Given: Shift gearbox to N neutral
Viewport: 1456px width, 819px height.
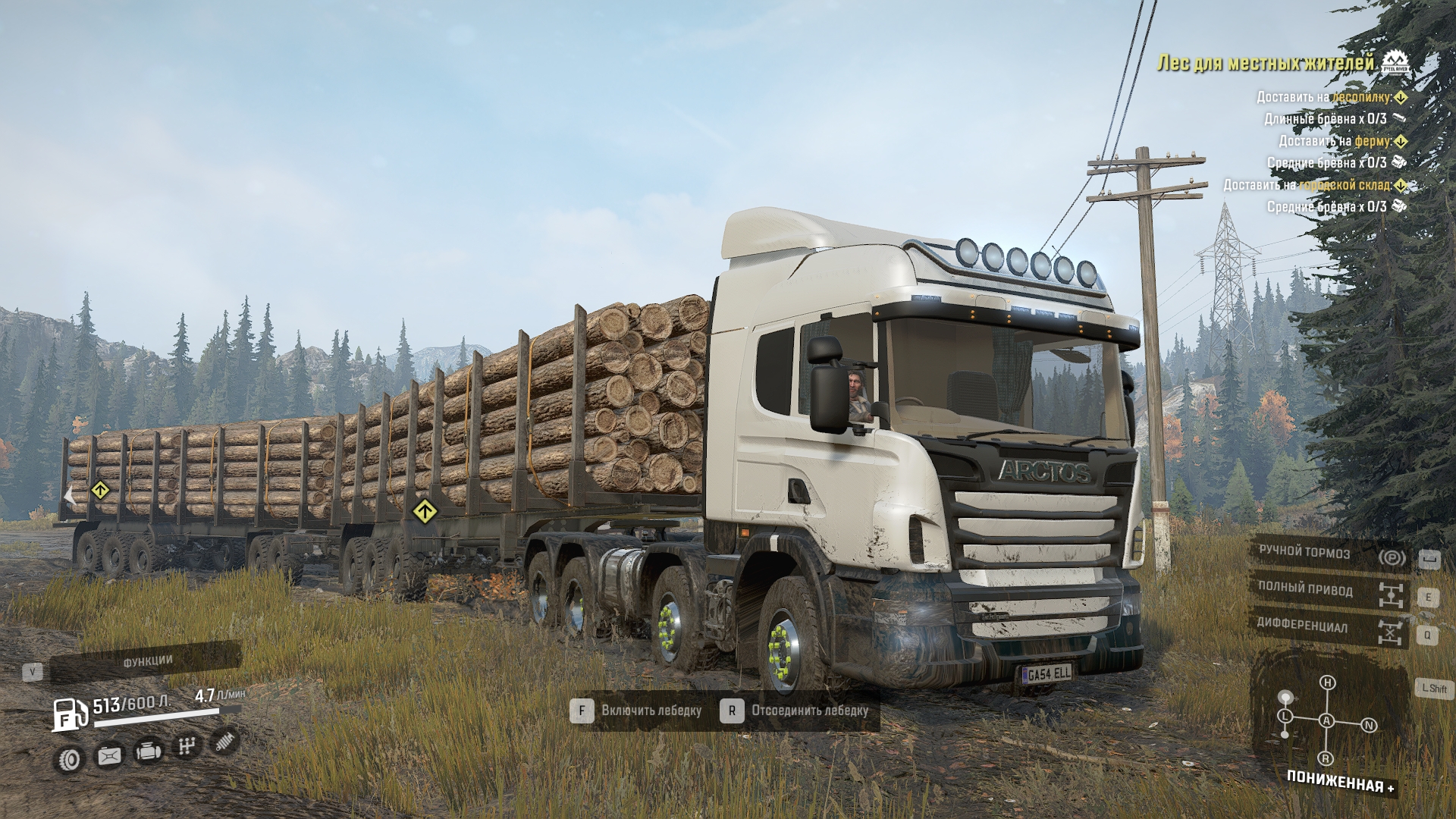Looking at the screenshot, I should [1369, 726].
